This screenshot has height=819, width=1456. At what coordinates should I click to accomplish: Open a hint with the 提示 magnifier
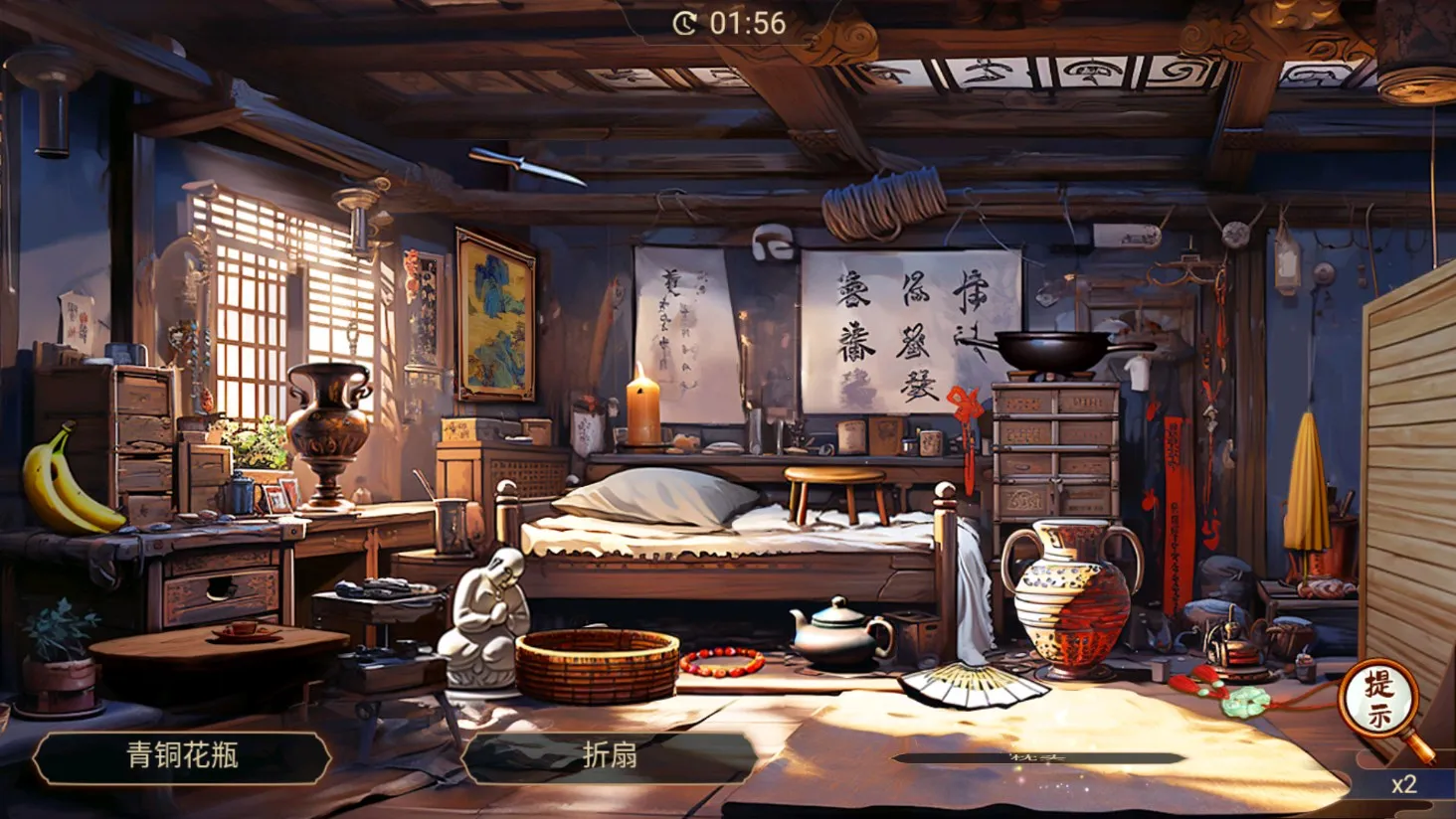coord(1378,698)
